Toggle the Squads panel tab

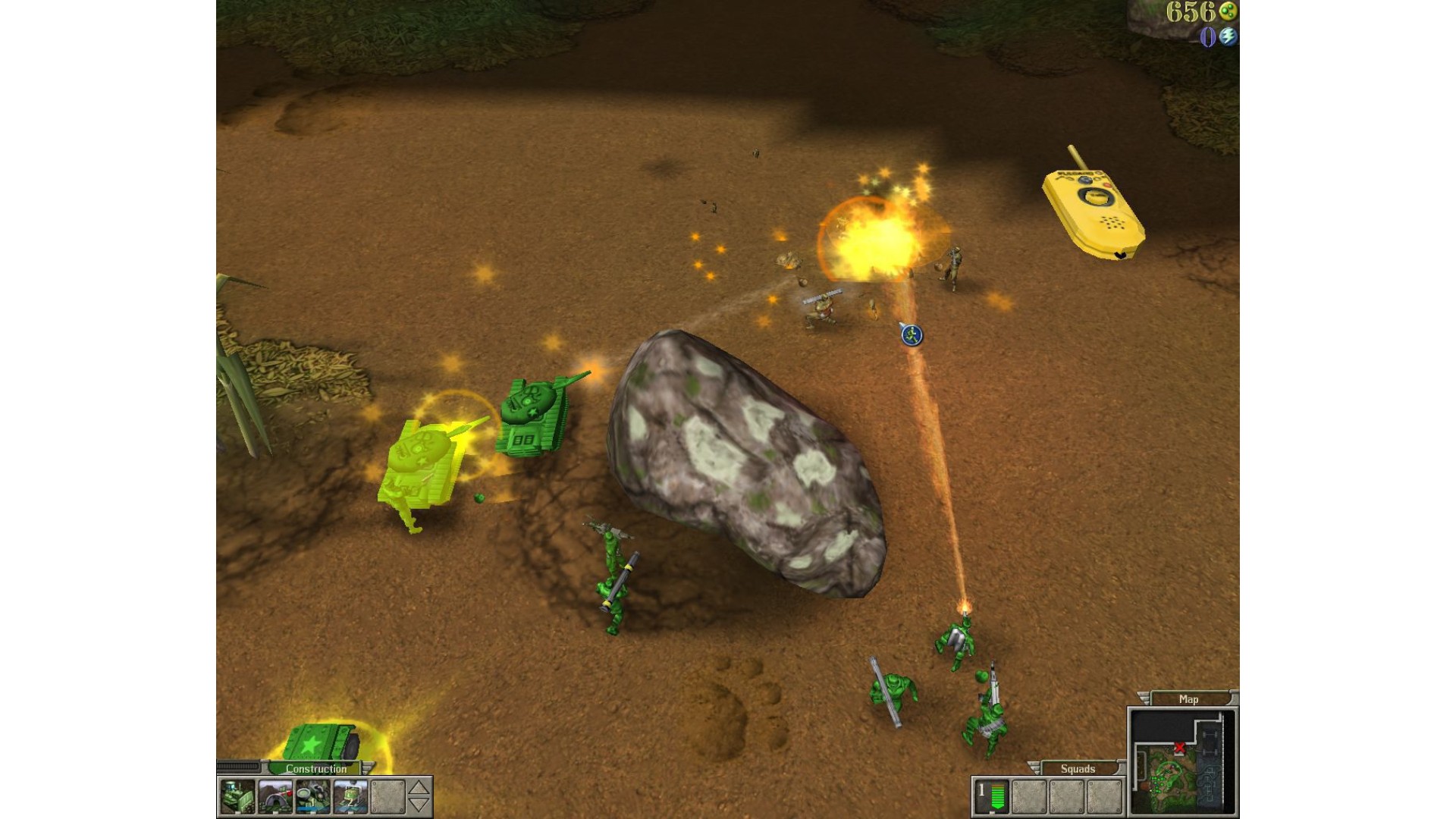click(1078, 768)
